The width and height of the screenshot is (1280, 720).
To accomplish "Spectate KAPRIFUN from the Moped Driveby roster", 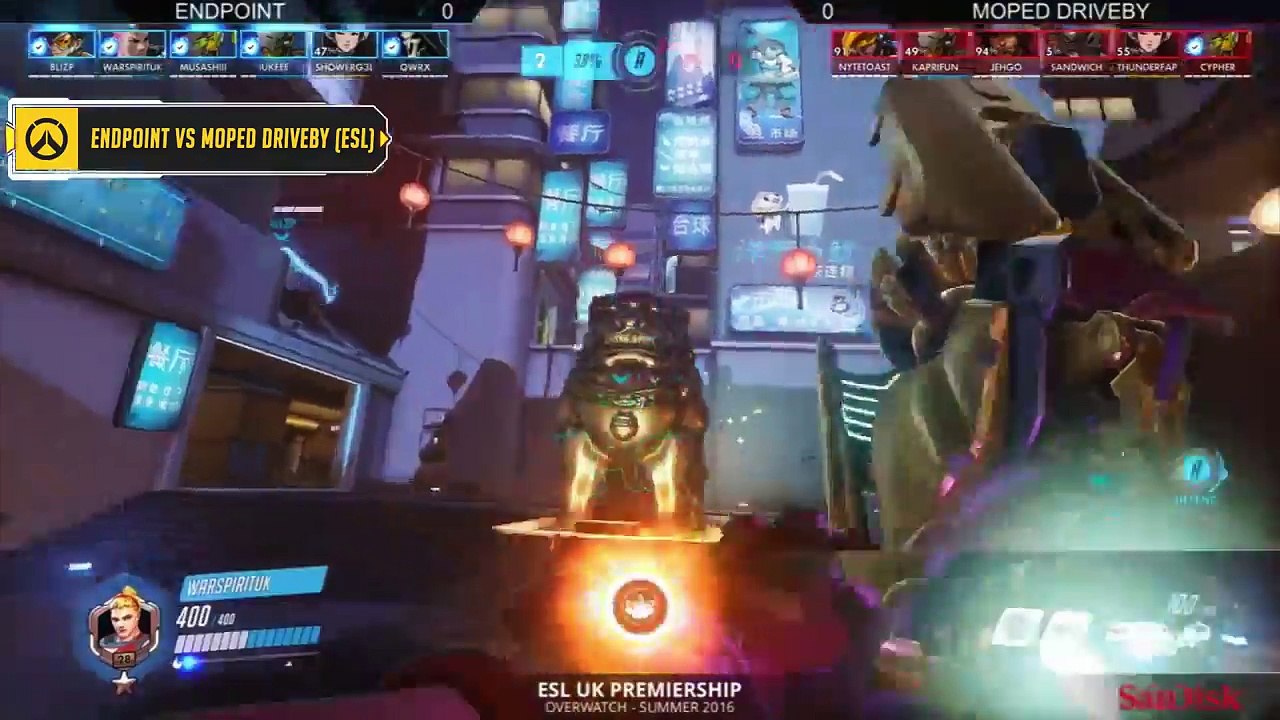I will [x=936, y=46].
